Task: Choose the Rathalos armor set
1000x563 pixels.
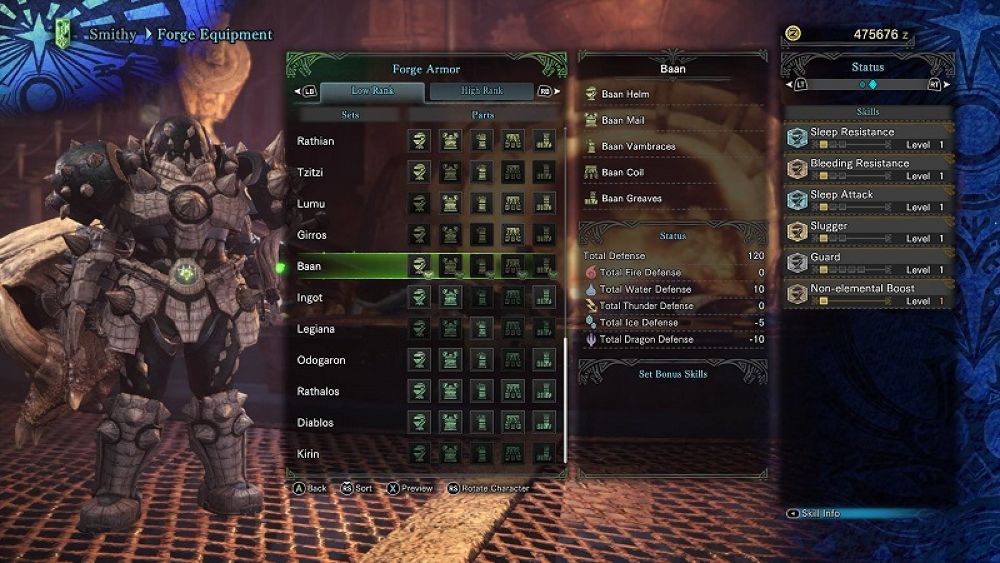Action: coord(319,391)
